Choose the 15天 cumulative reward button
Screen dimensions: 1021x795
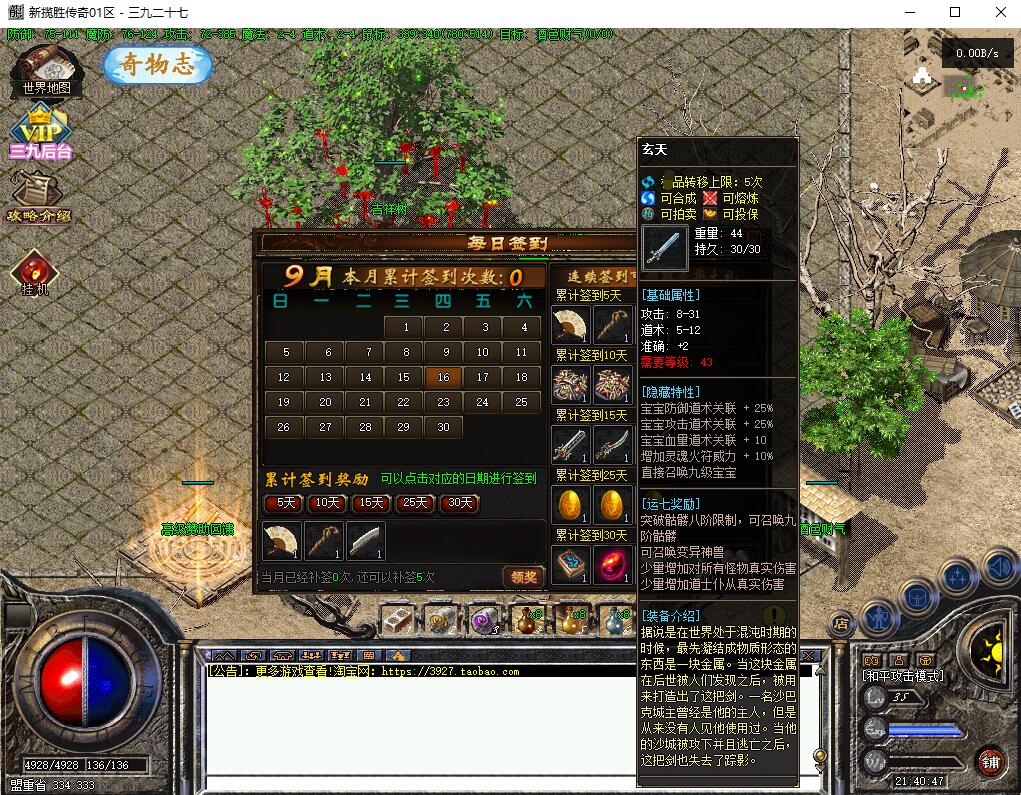click(x=372, y=503)
